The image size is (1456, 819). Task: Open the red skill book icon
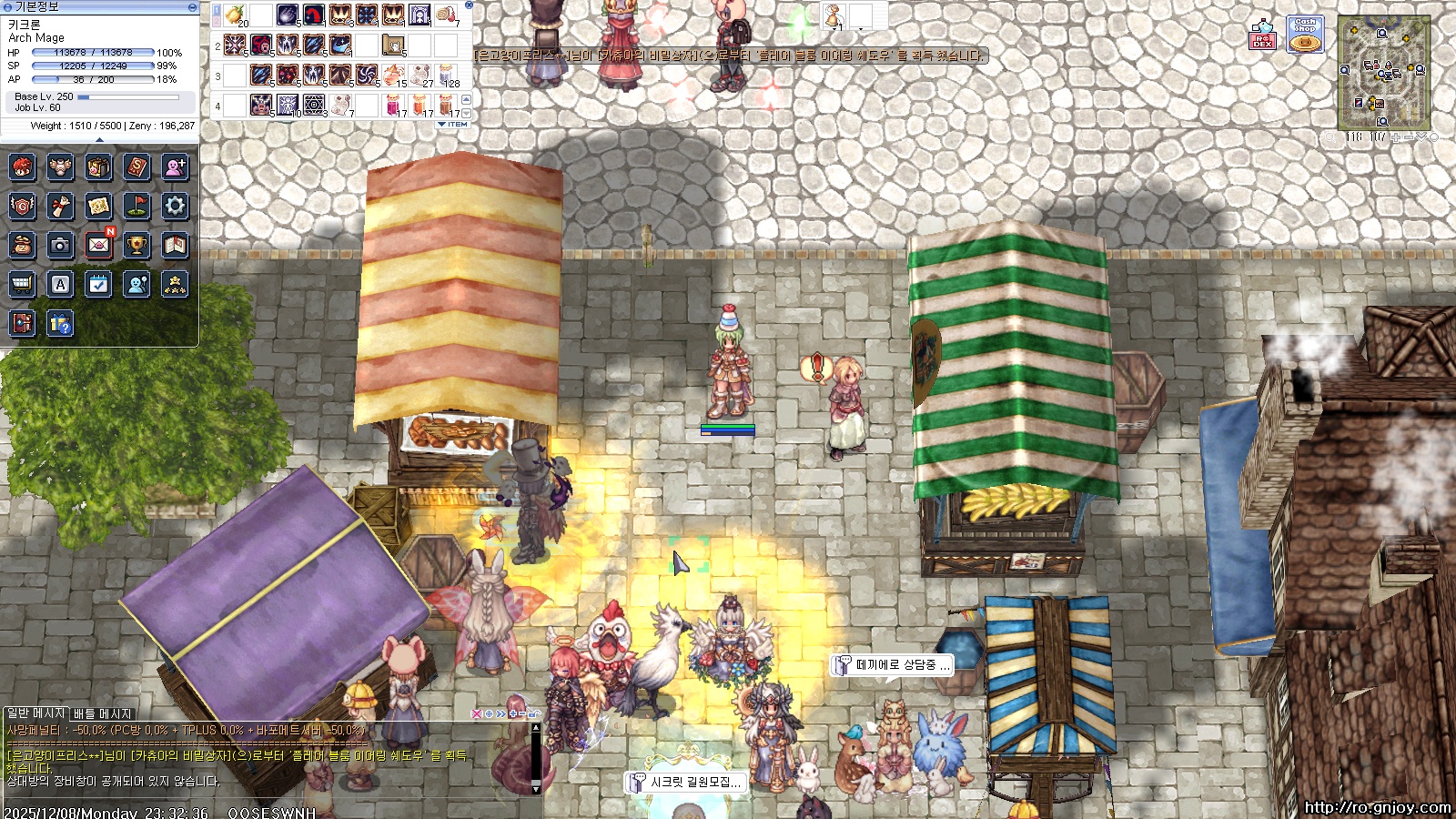(136, 167)
